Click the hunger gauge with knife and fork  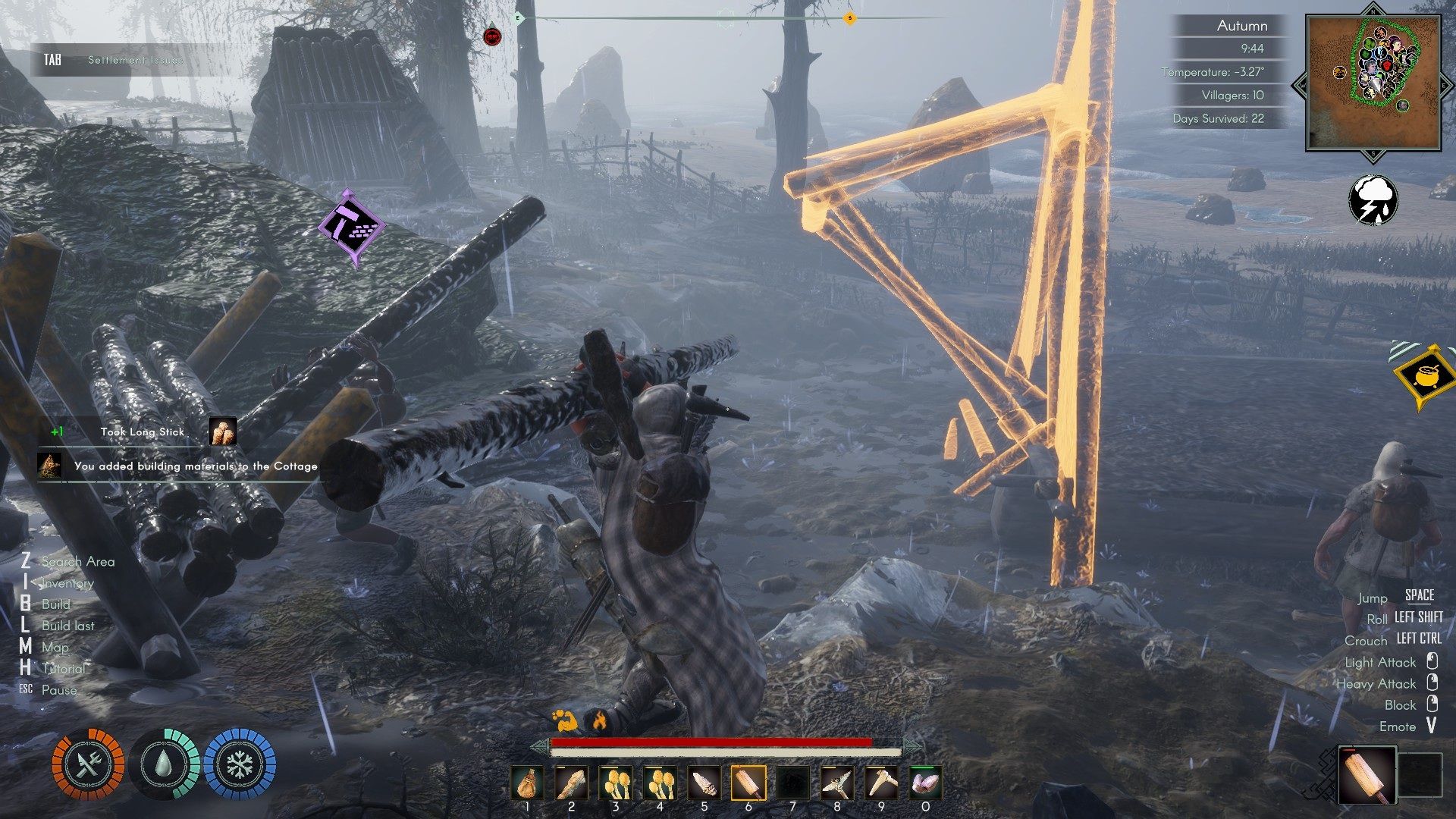point(88,764)
